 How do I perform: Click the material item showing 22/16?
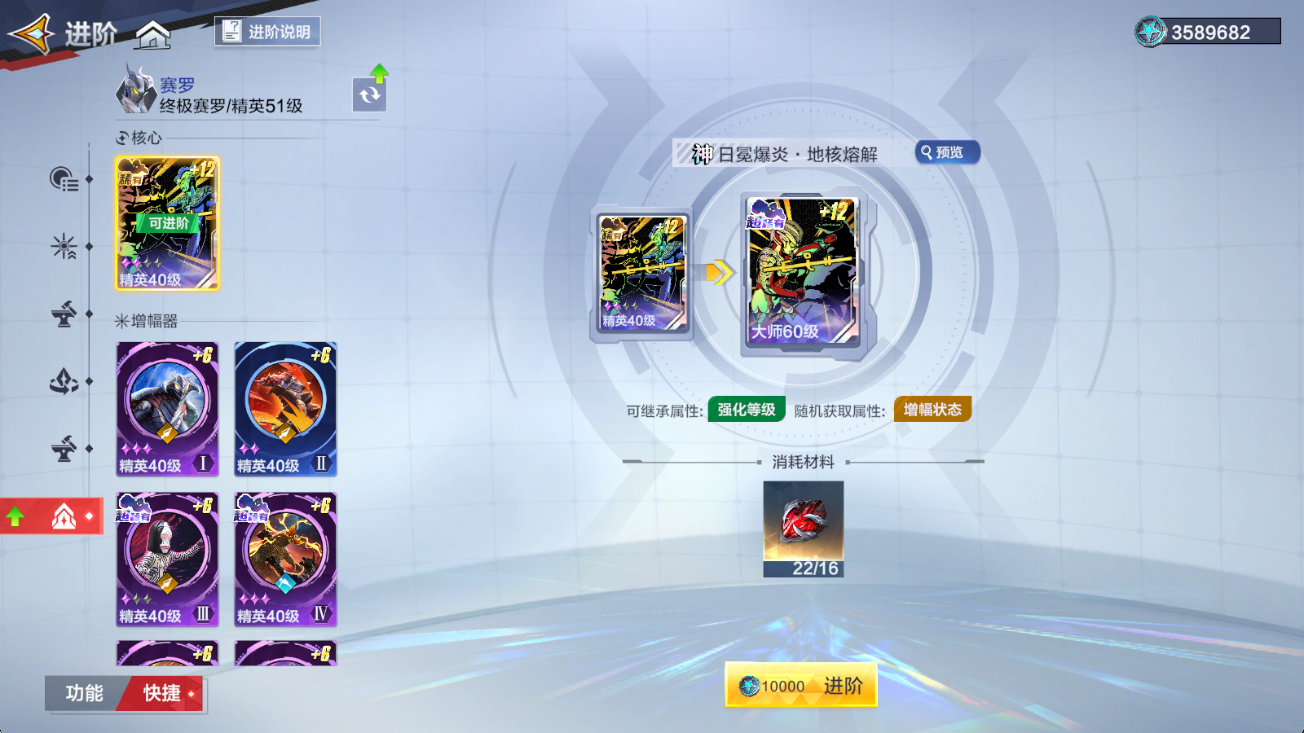[x=802, y=528]
